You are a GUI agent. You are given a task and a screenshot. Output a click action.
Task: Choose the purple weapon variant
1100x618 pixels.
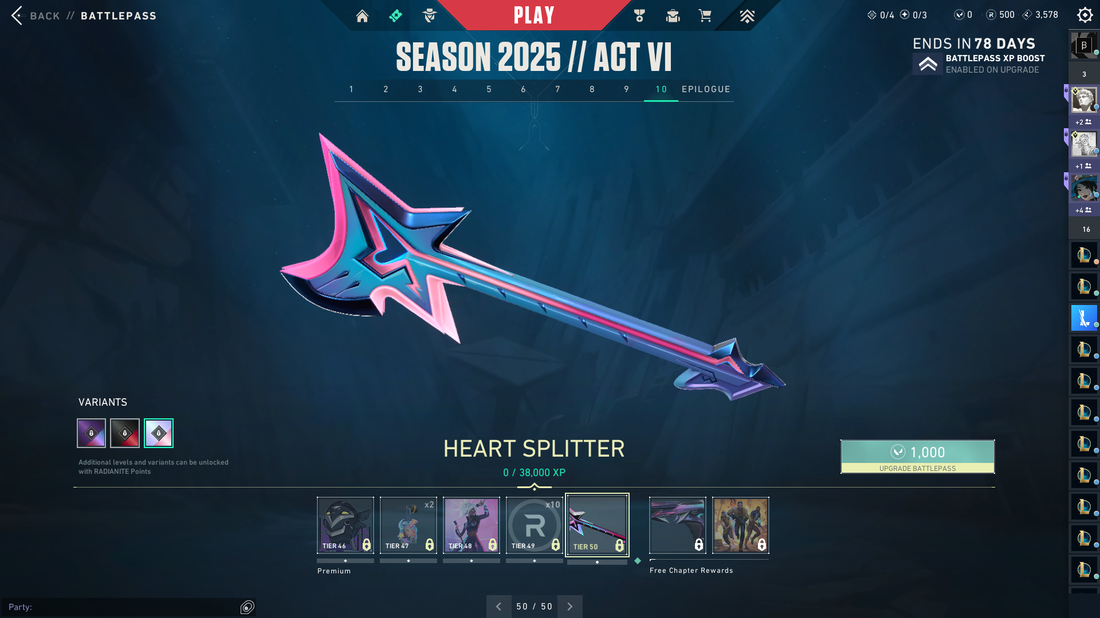pyautogui.click(x=91, y=433)
